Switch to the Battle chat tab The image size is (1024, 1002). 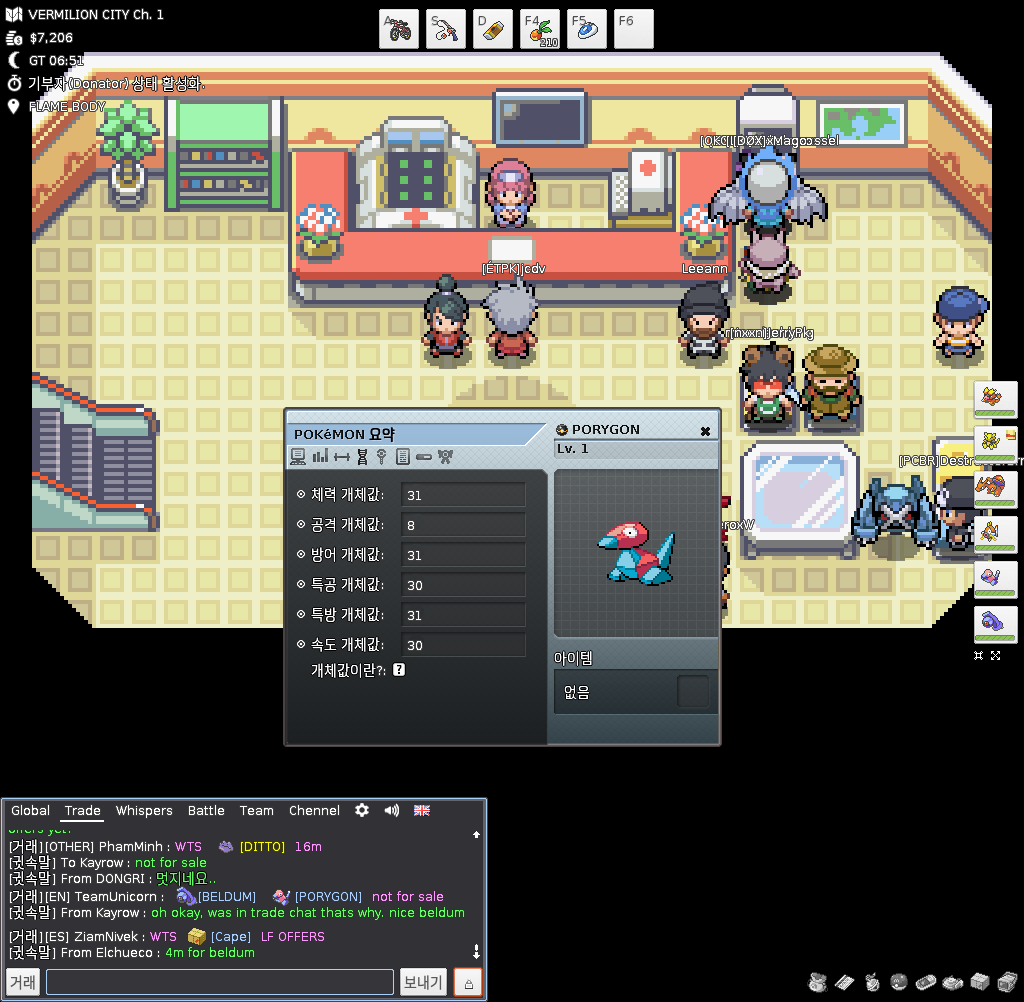tap(206, 811)
